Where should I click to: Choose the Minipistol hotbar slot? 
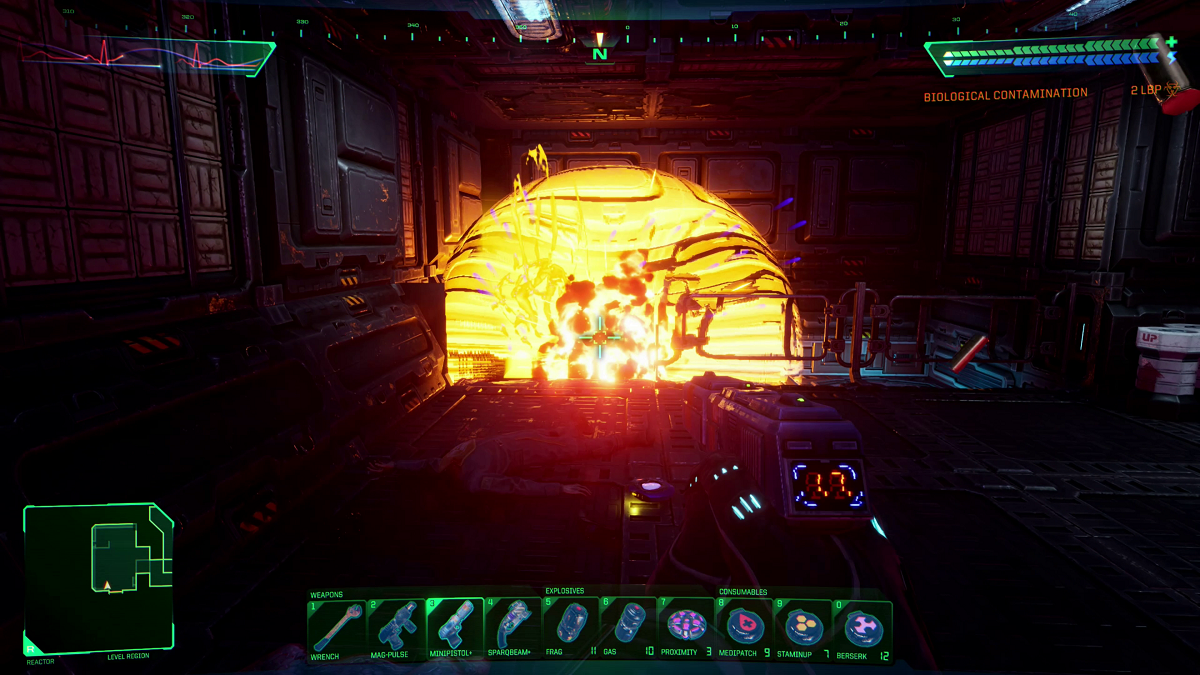[x=454, y=627]
